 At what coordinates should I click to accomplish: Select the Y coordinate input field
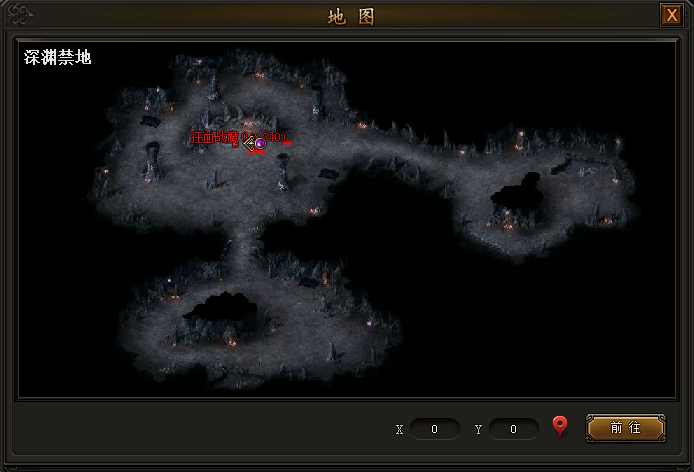[514, 429]
